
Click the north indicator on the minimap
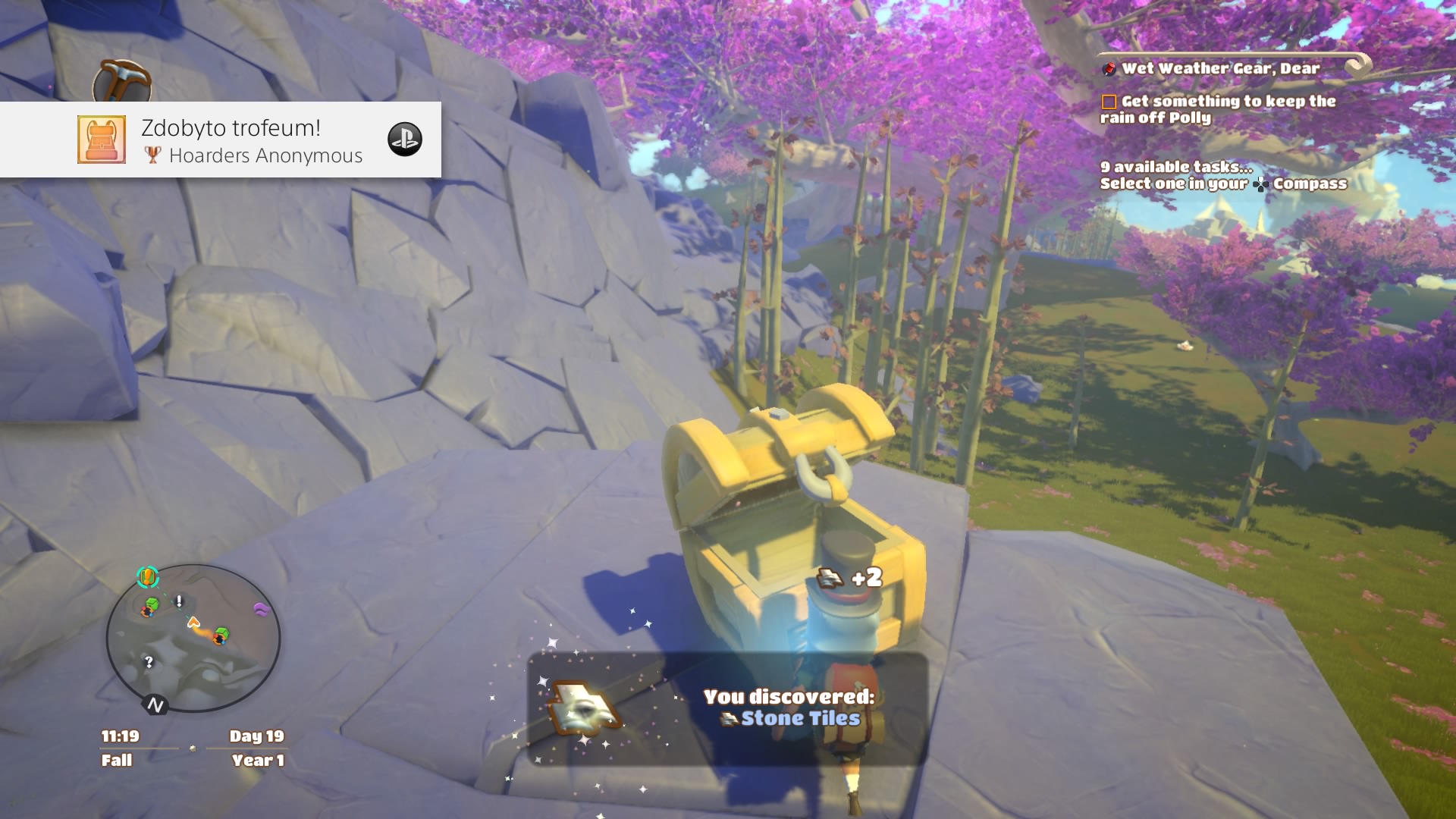coord(155,706)
